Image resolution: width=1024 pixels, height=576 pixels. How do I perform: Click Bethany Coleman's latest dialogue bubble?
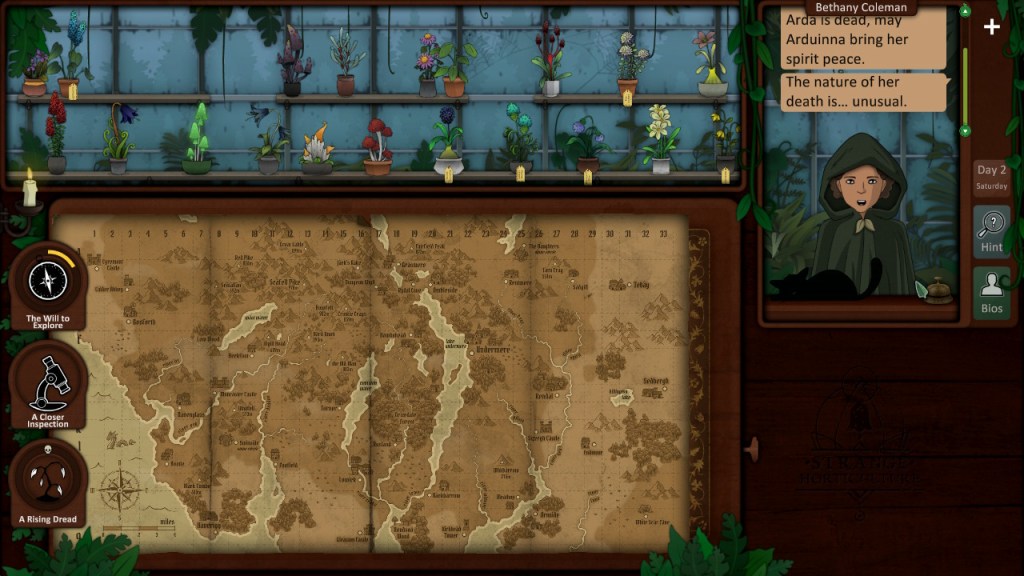pos(863,92)
